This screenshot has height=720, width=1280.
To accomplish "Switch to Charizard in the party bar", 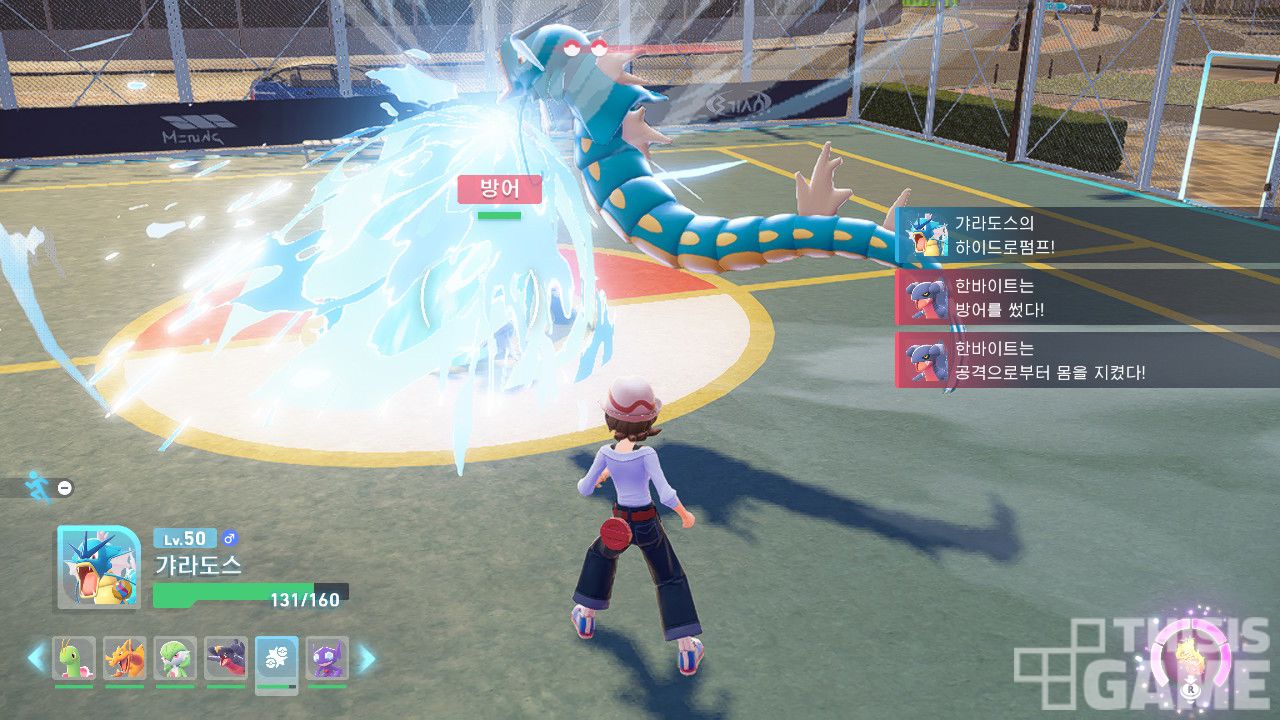I will 125,658.
